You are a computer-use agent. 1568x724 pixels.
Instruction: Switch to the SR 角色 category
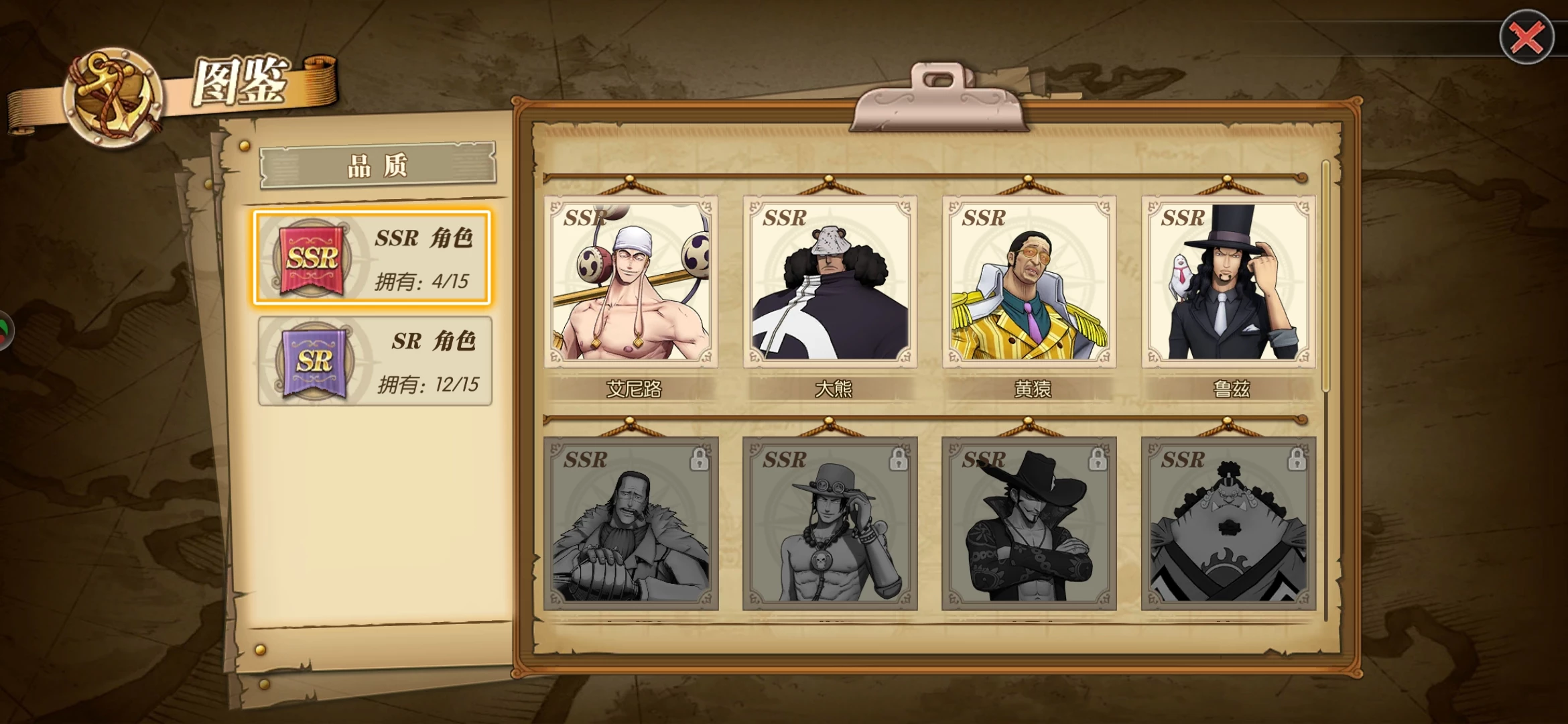point(375,361)
